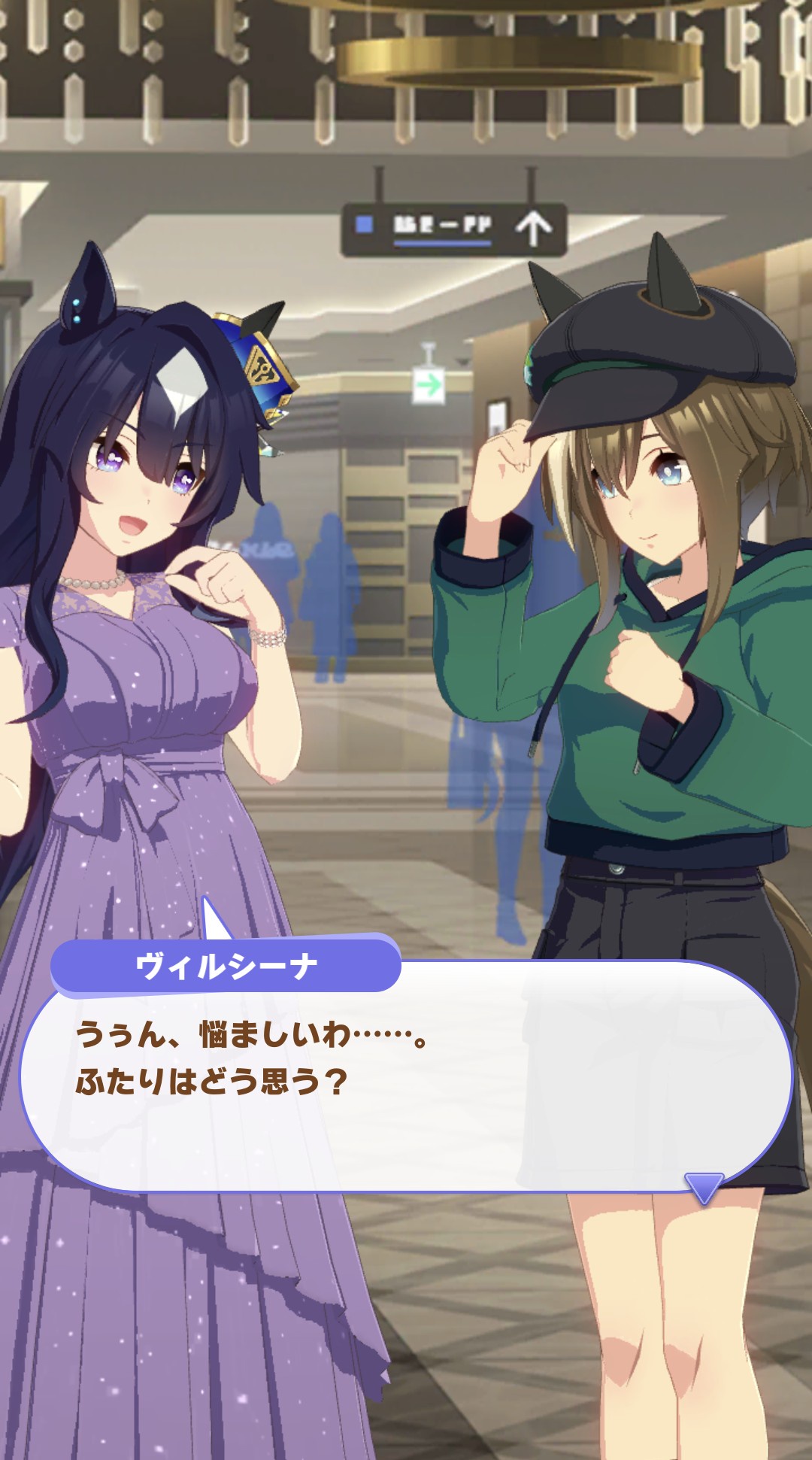Advance dialogue with the purple triangle arrow
Screen dimensions: 812x1460
pos(704,1186)
